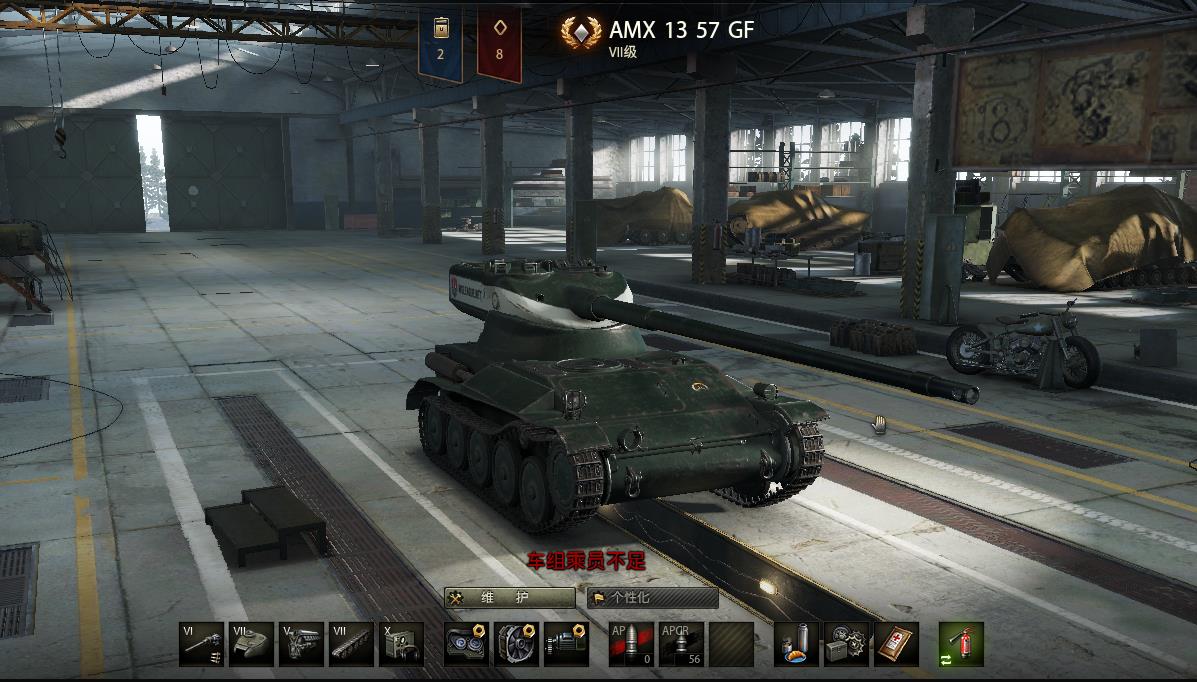Open the binocular optics equipment slot

[x=466, y=644]
